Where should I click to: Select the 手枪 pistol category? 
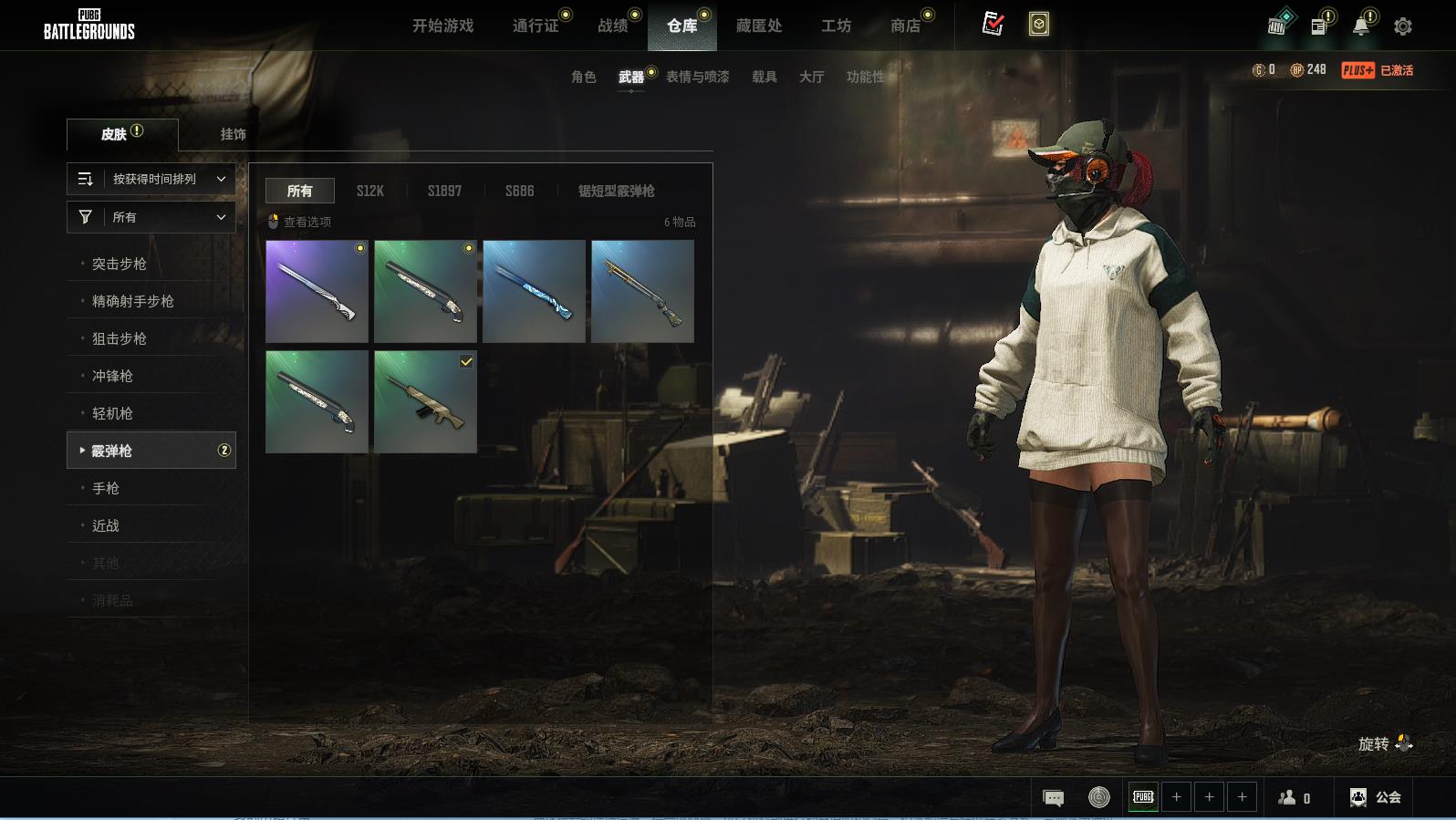(106, 488)
